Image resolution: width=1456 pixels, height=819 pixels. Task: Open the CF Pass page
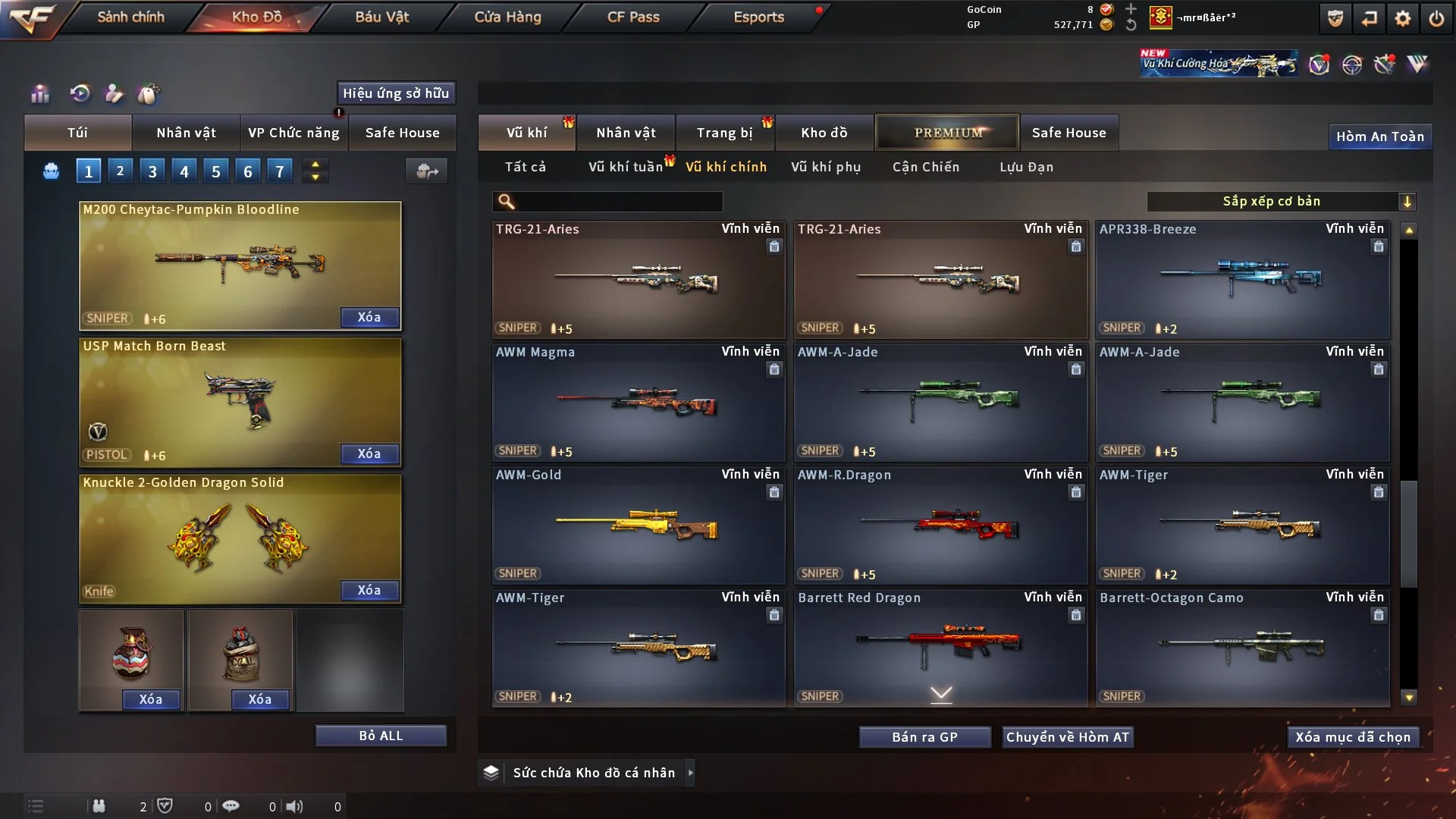633,17
